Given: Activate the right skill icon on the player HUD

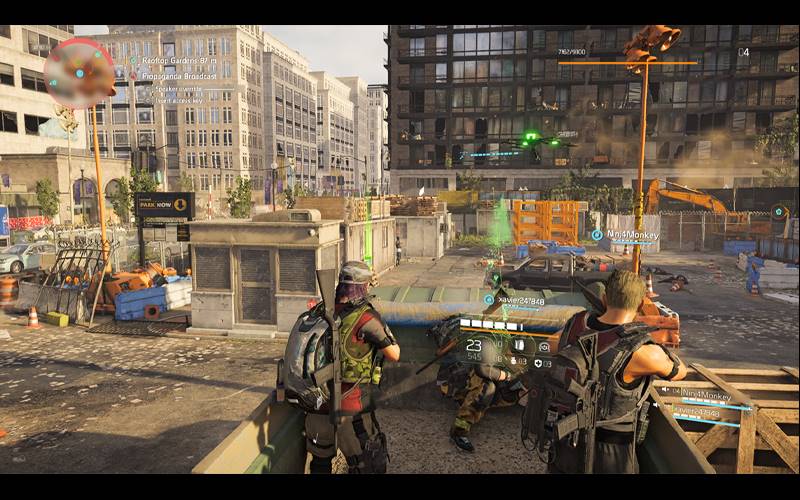Looking at the screenshot, I should (544, 346).
